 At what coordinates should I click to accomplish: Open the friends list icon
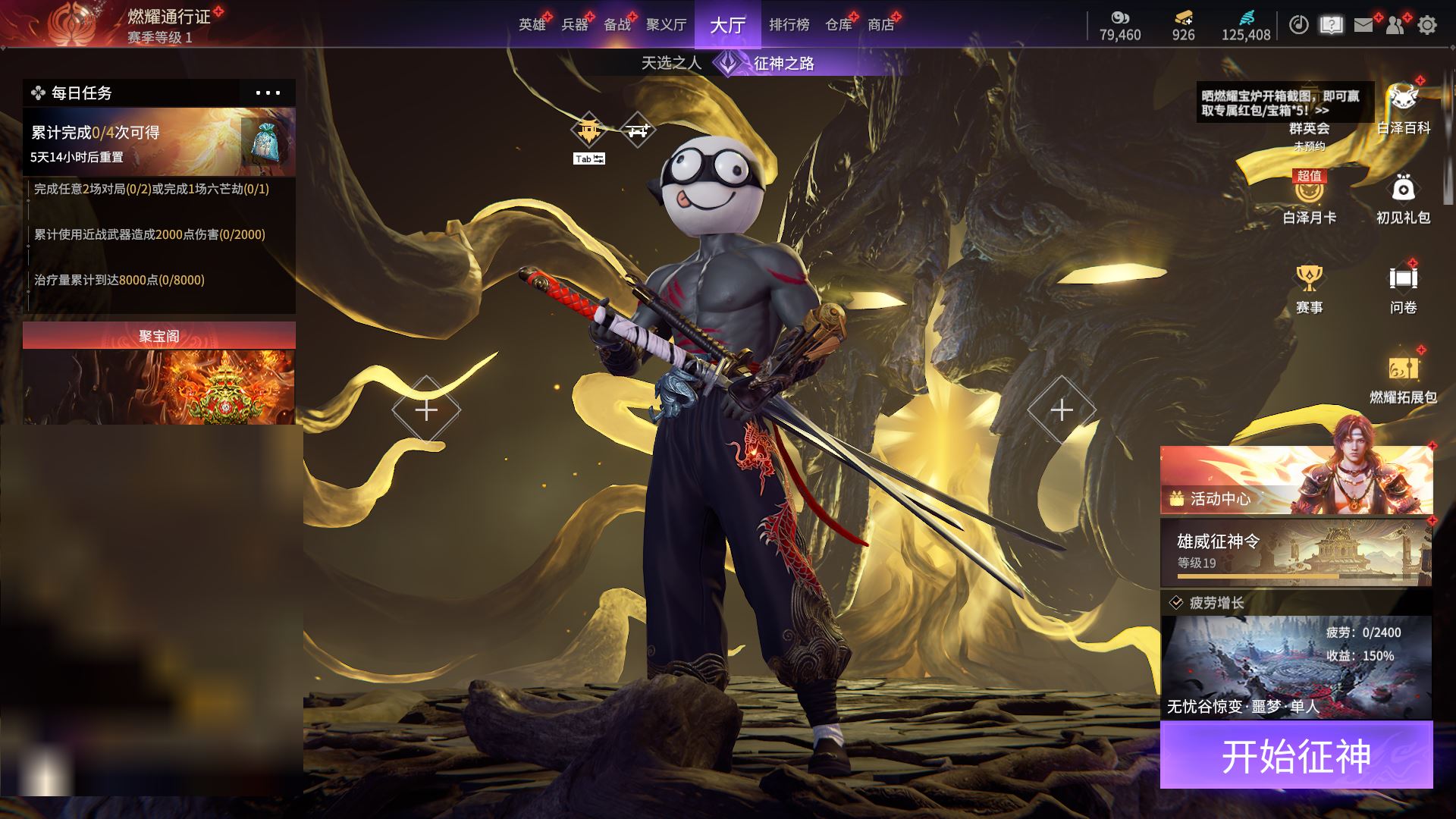click(1395, 25)
